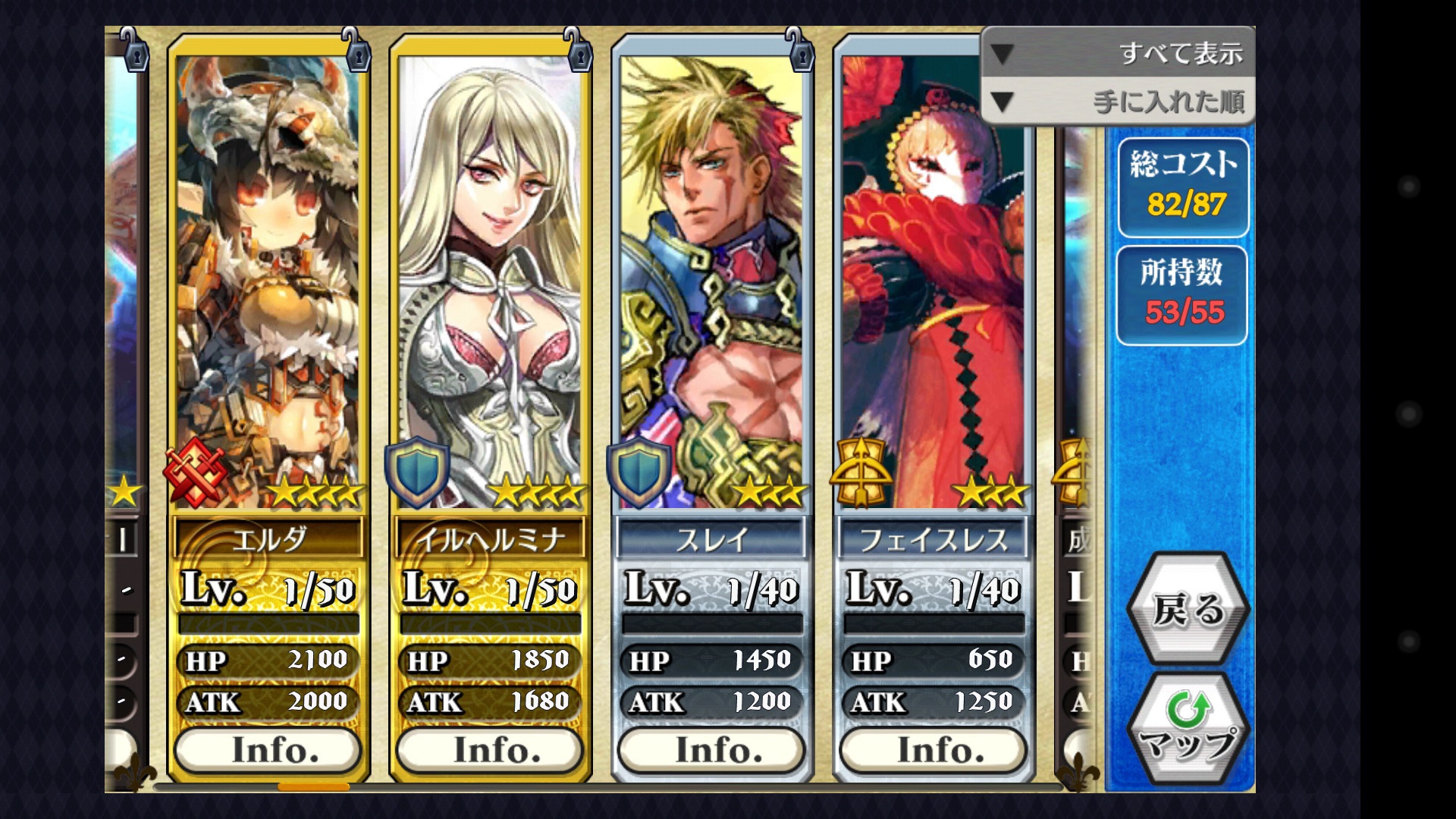Show Info for スレイ

click(x=711, y=750)
